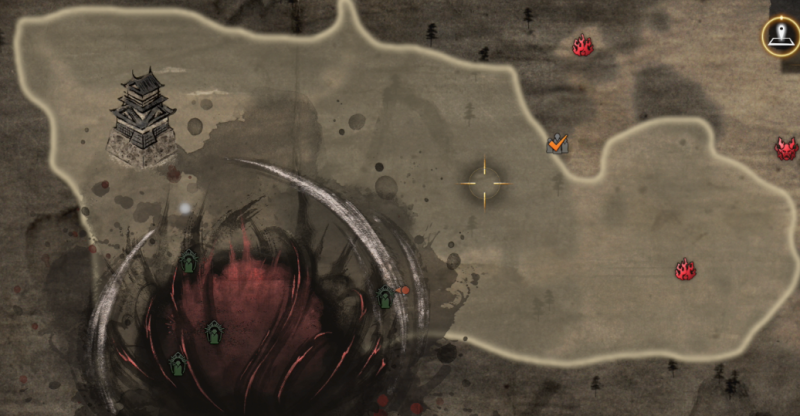Image resolution: width=800 pixels, height=416 pixels.
Task: Select the Japanese castle map marker
Action: click(142, 118)
